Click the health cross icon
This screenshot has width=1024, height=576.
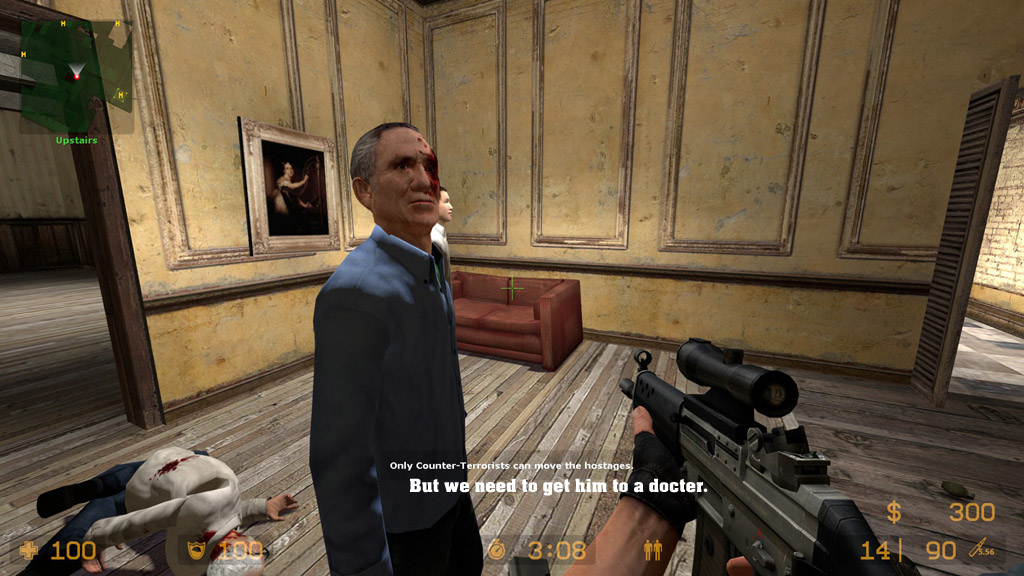[31, 550]
